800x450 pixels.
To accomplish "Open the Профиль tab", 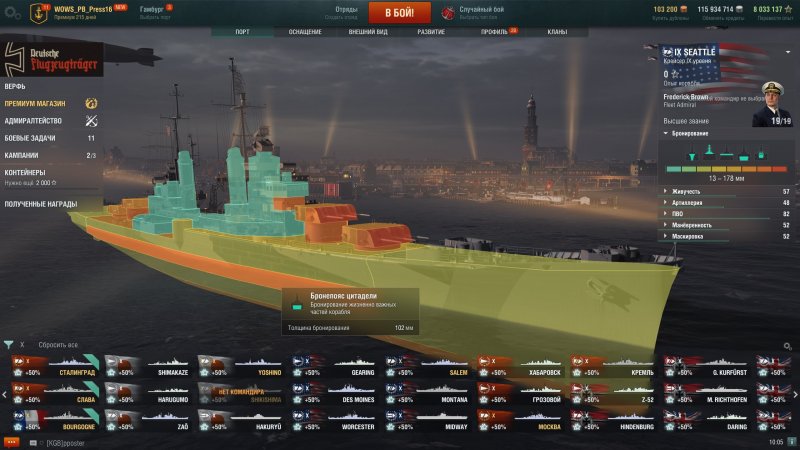I will [494, 32].
